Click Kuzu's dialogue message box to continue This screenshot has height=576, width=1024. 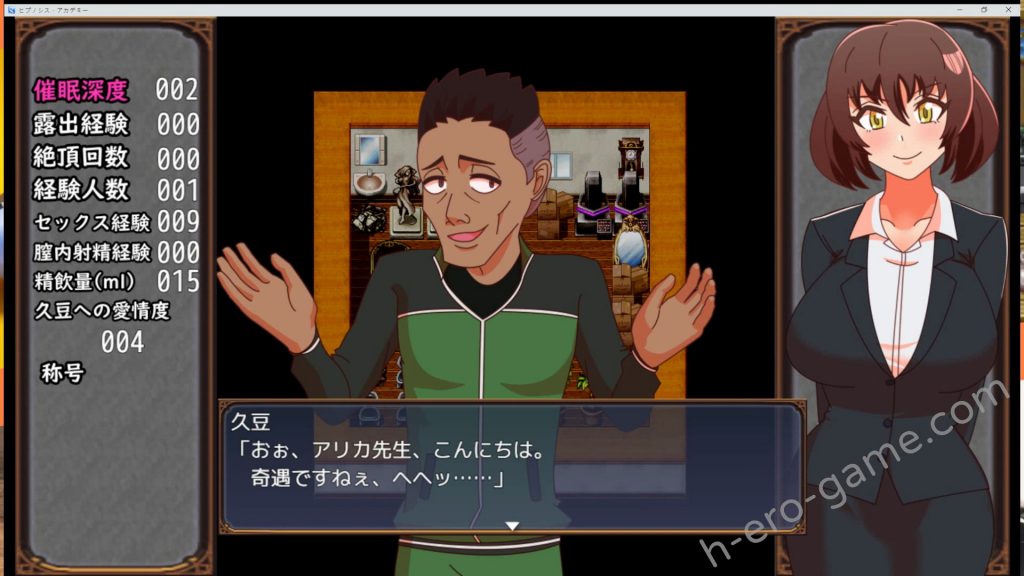point(511,466)
